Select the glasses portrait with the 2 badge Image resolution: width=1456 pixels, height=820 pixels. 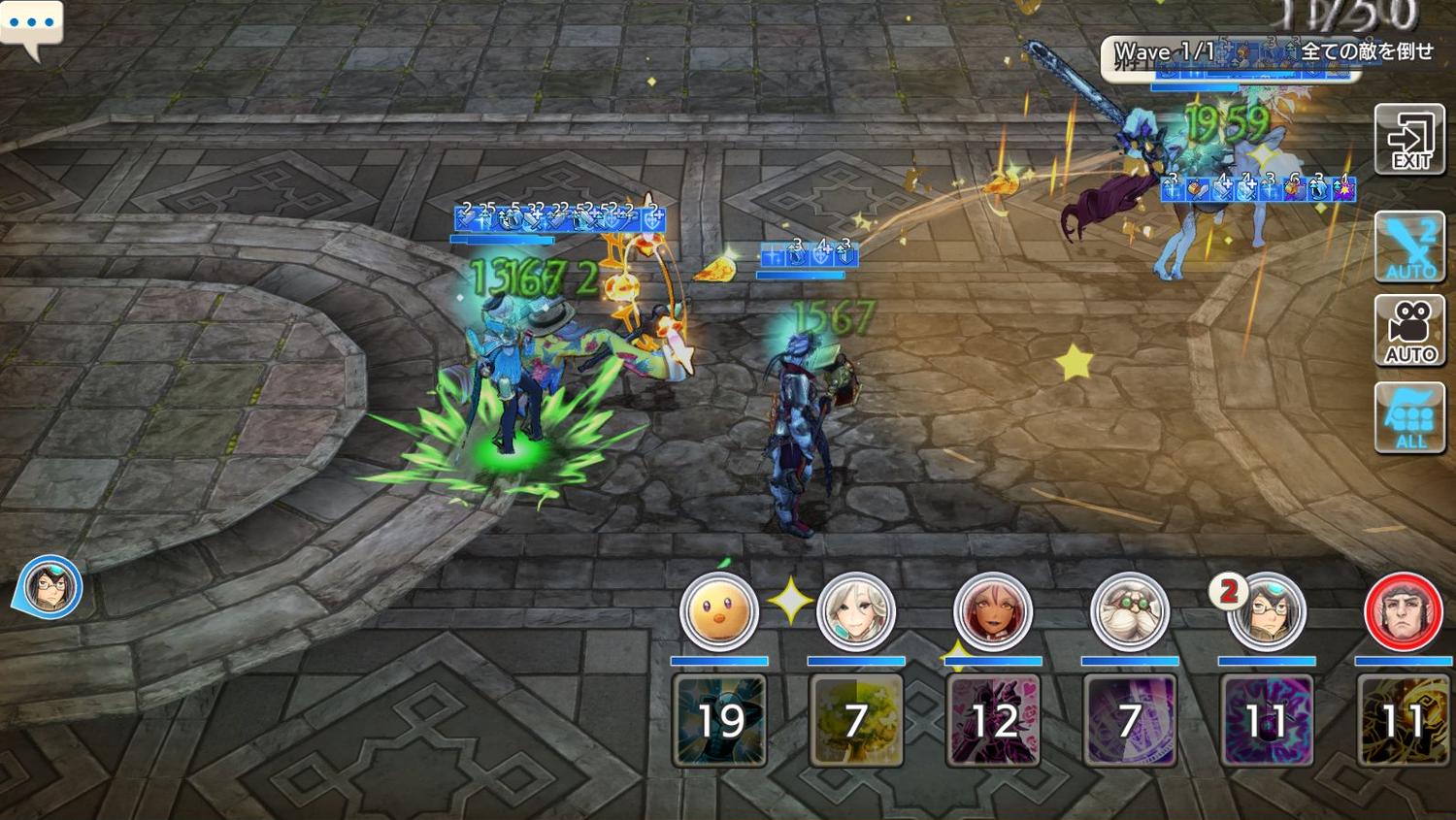point(1265,611)
